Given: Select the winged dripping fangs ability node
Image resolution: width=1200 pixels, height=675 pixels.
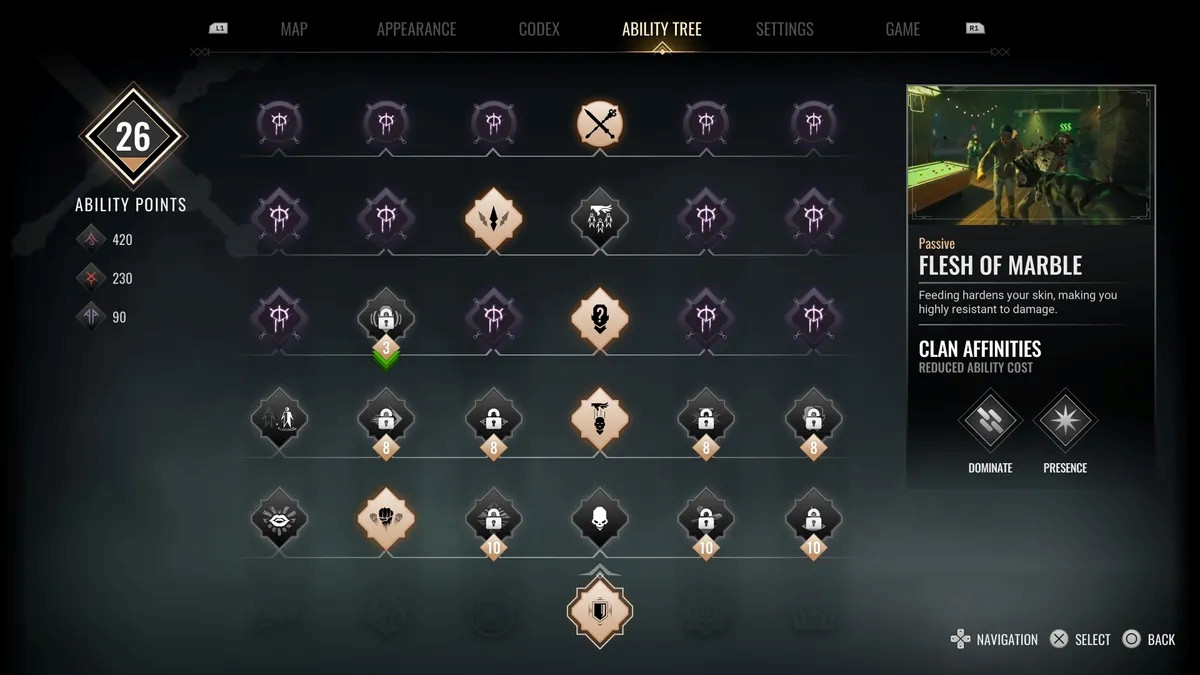Looking at the screenshot, I should [x=600, y=217].
